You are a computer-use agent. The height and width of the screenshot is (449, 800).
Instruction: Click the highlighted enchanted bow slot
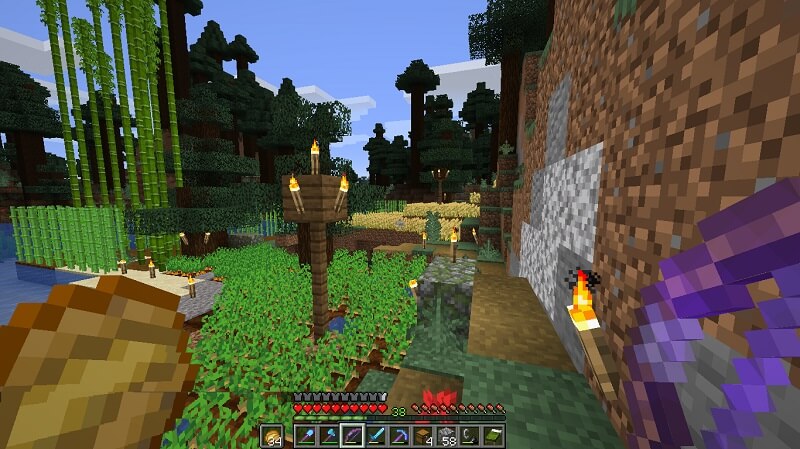(352, 436)
